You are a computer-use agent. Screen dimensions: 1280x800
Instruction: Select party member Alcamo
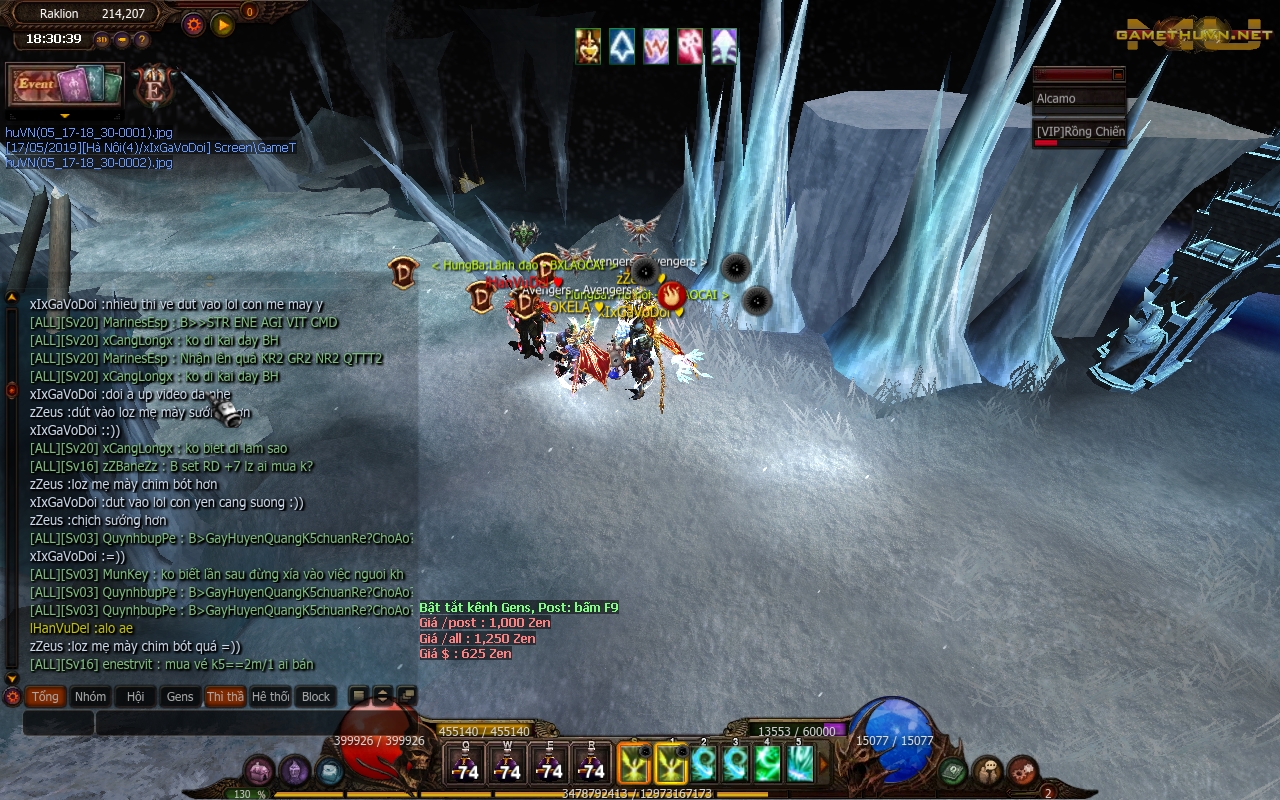coord(1078,99)
